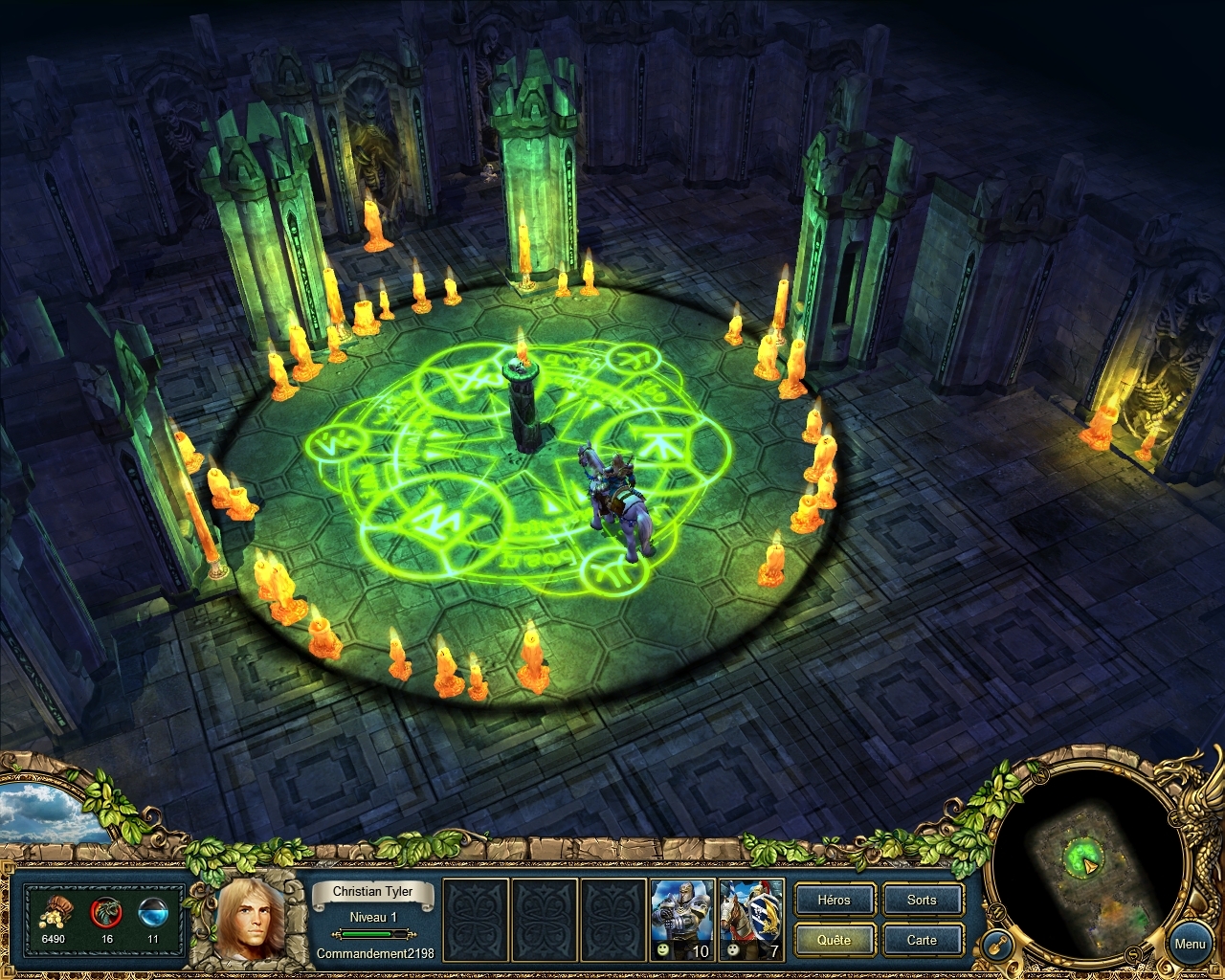Open the Héros screen

coord(834,900)
